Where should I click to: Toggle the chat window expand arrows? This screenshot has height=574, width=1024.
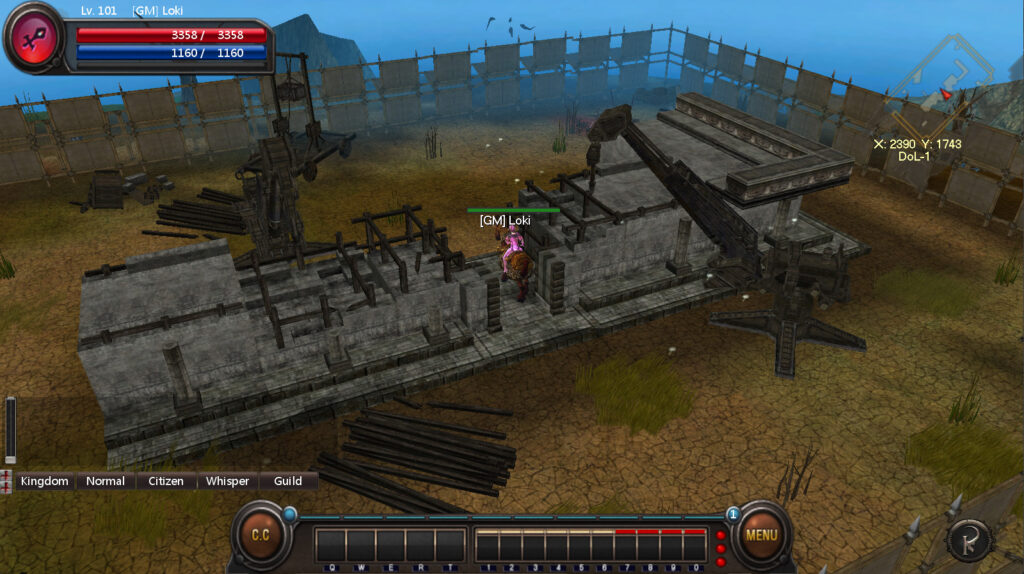click(x=7, y=481)
